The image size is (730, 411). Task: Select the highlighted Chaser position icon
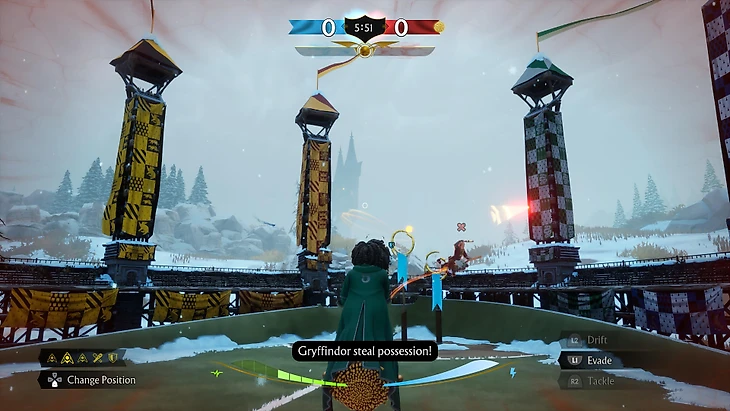pos(65,357)
